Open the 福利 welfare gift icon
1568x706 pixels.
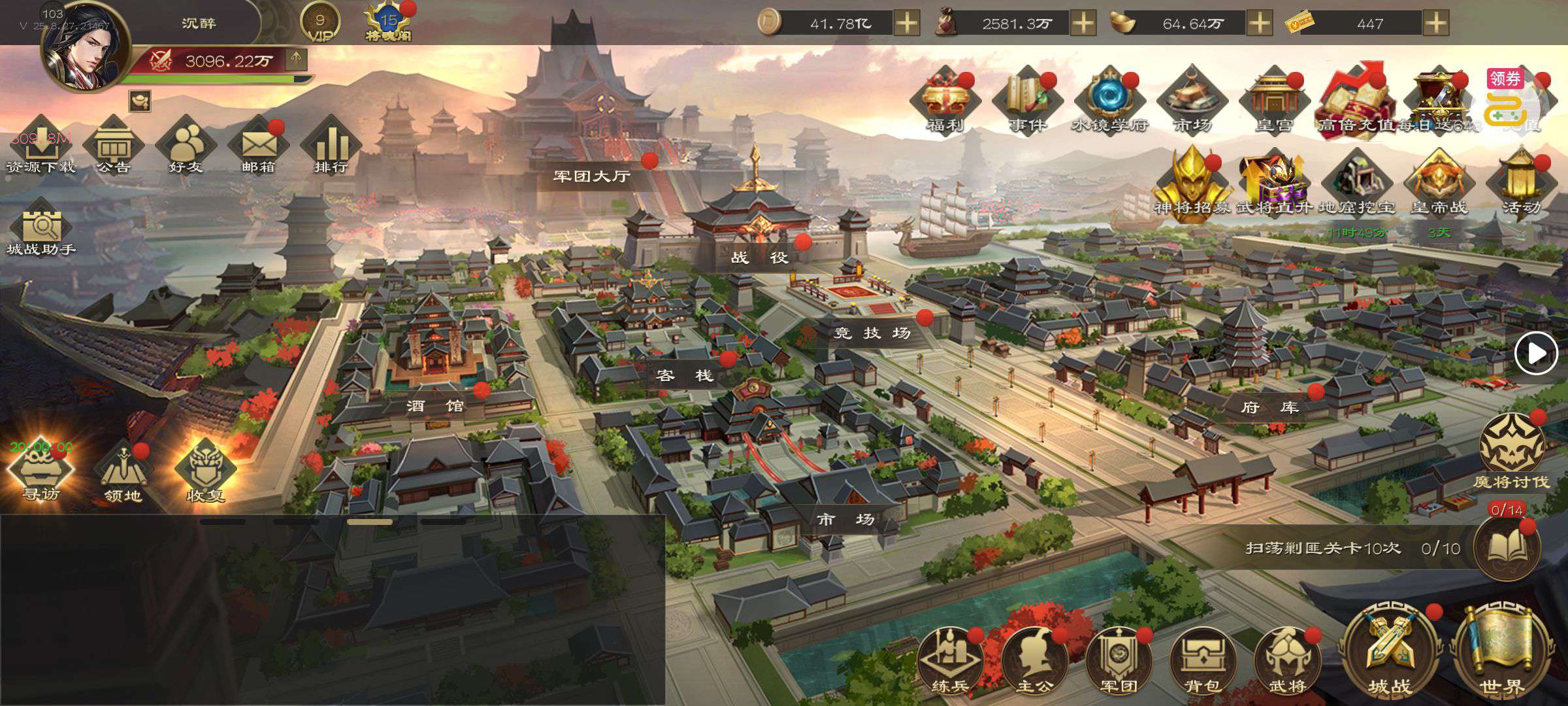945,103
